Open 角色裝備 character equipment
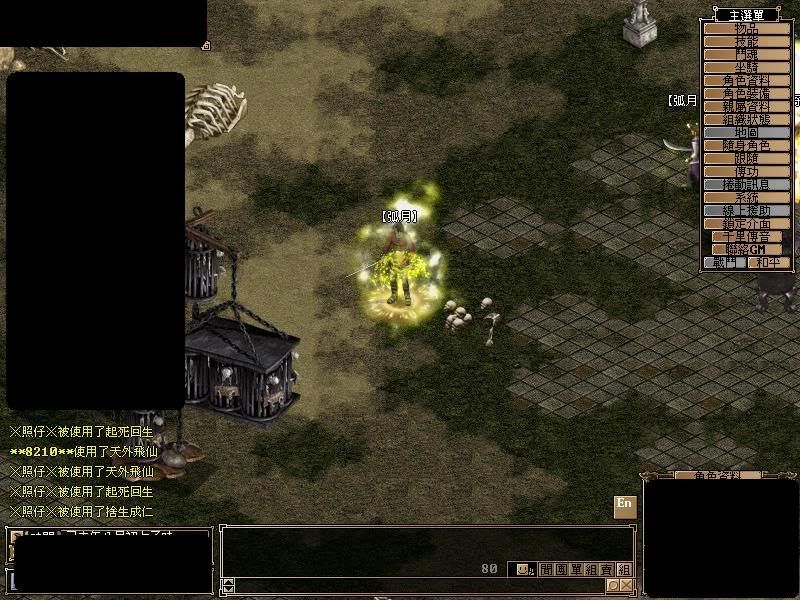 [747, 93]
